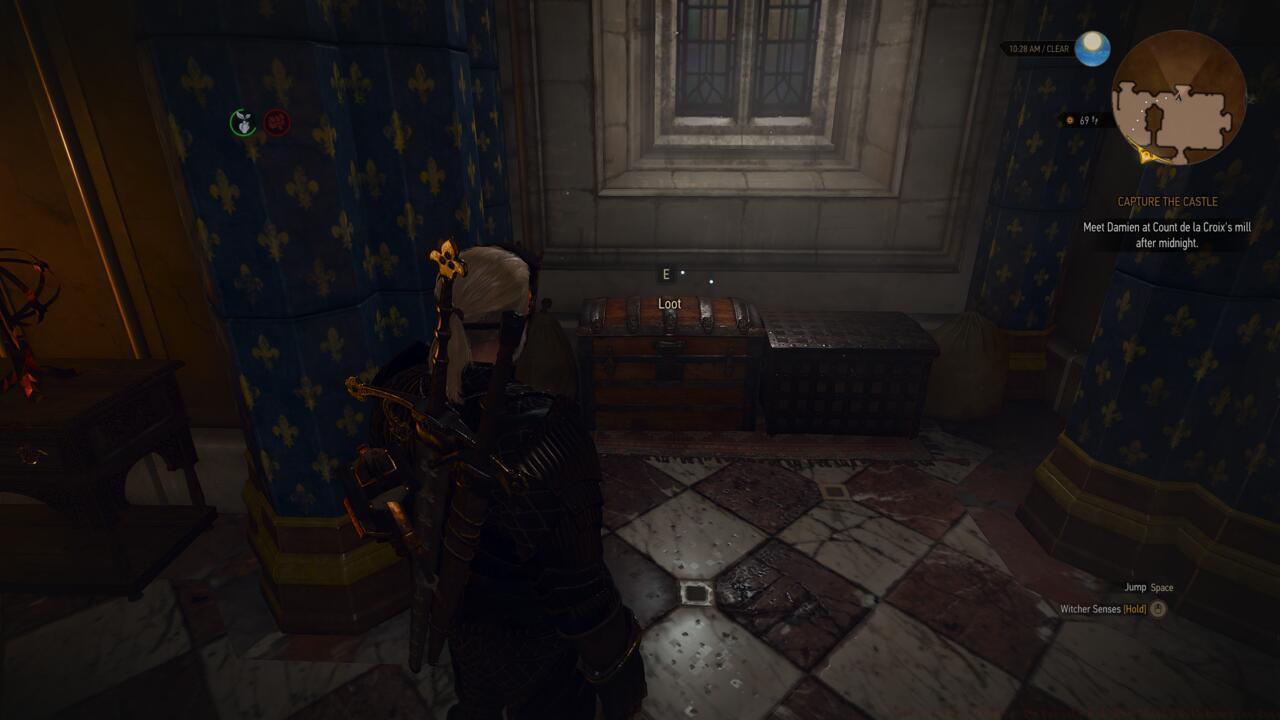
Task: Click the green food regeneration buff icon
Action: pyautogui.click(x=243, y=122)
